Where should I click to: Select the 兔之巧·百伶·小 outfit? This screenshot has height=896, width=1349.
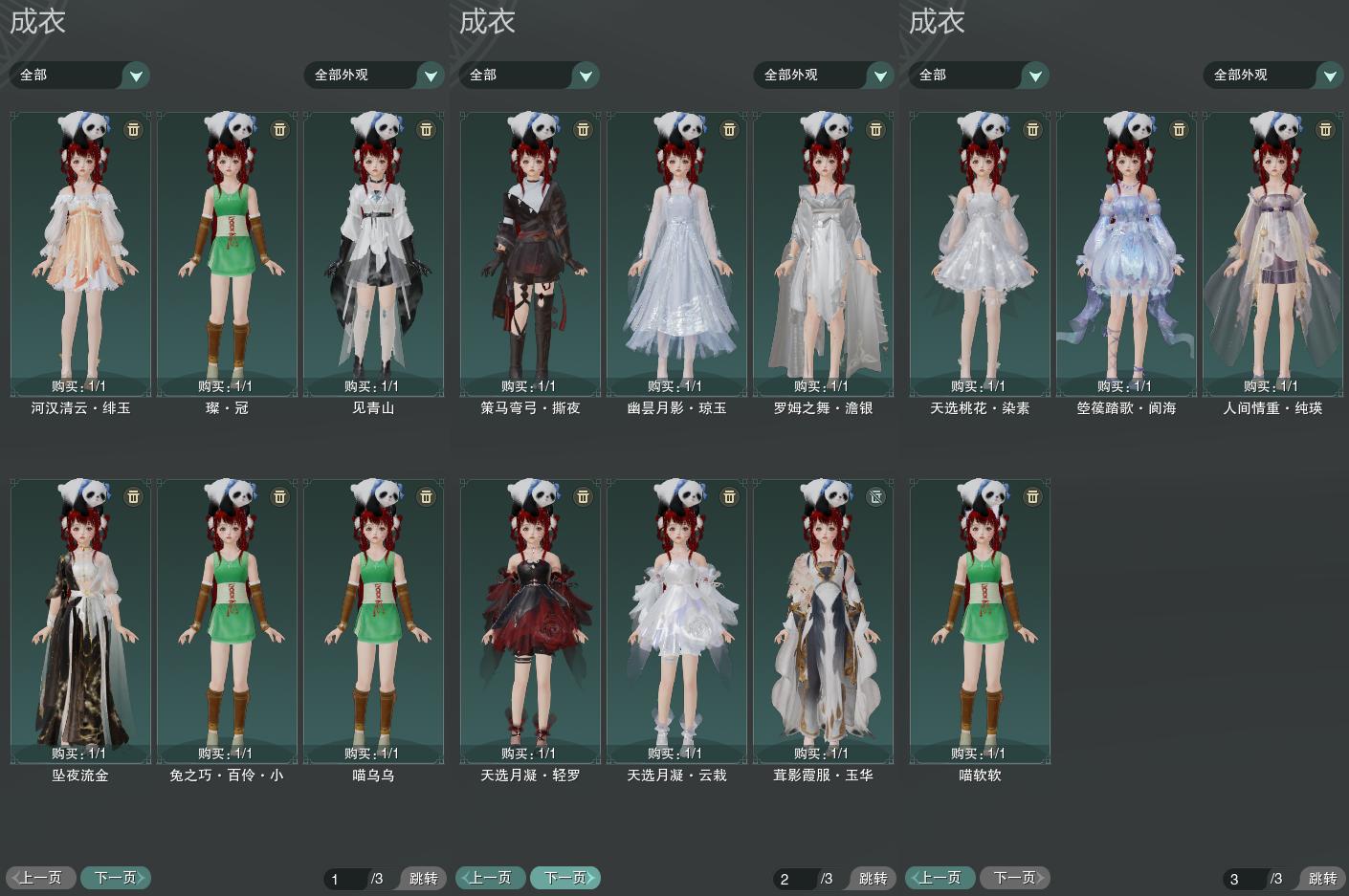(x=227, y=622)
